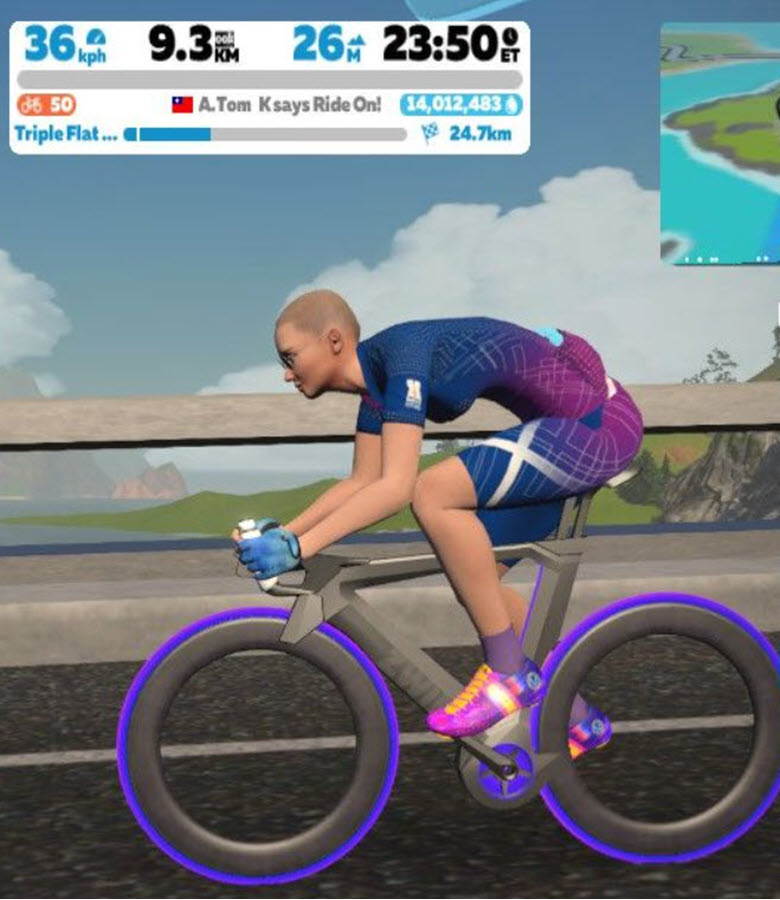This screenshot has height=900, width=780.
Task: Select the blue route progress bar
Action: coord(267,134)
